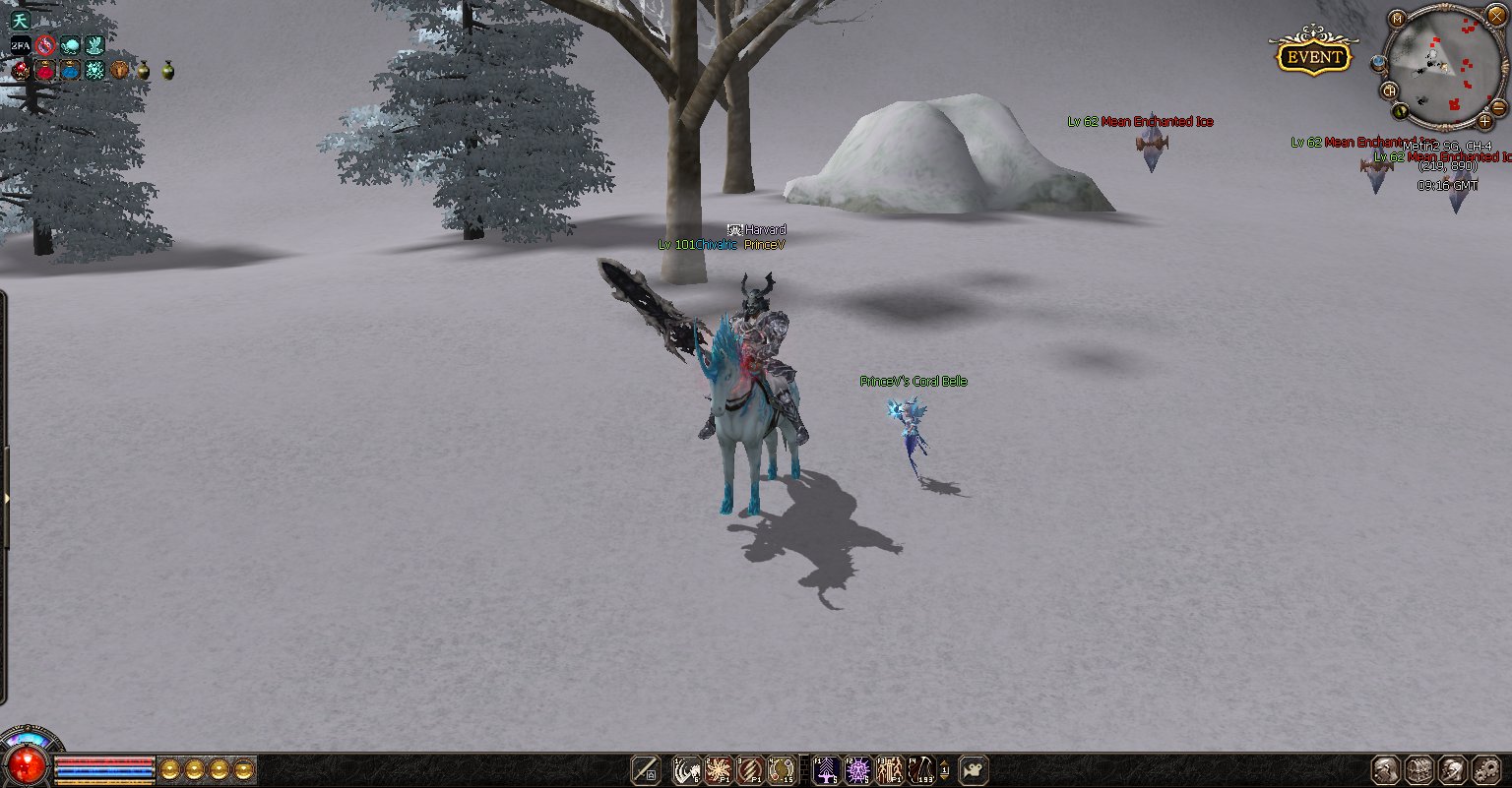Close the minimap with the X button
The image size is (1512, 788).
pyautogui.click(x=1496, y=17)
